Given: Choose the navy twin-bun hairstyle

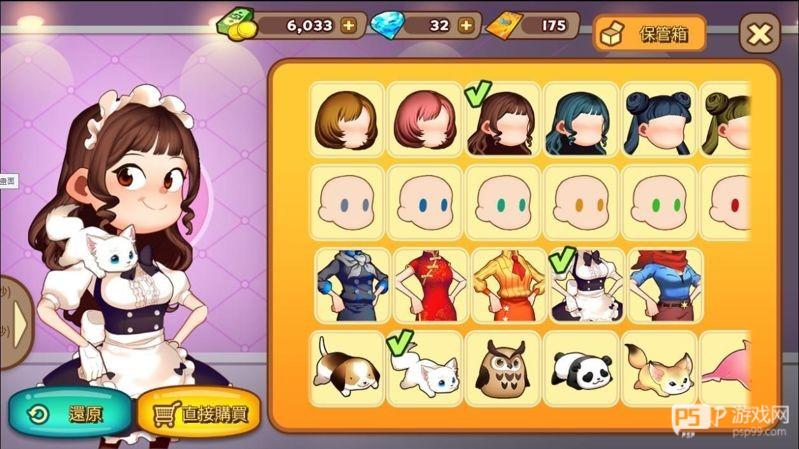Looking at the screenshot, I should [x=658, y=120].
